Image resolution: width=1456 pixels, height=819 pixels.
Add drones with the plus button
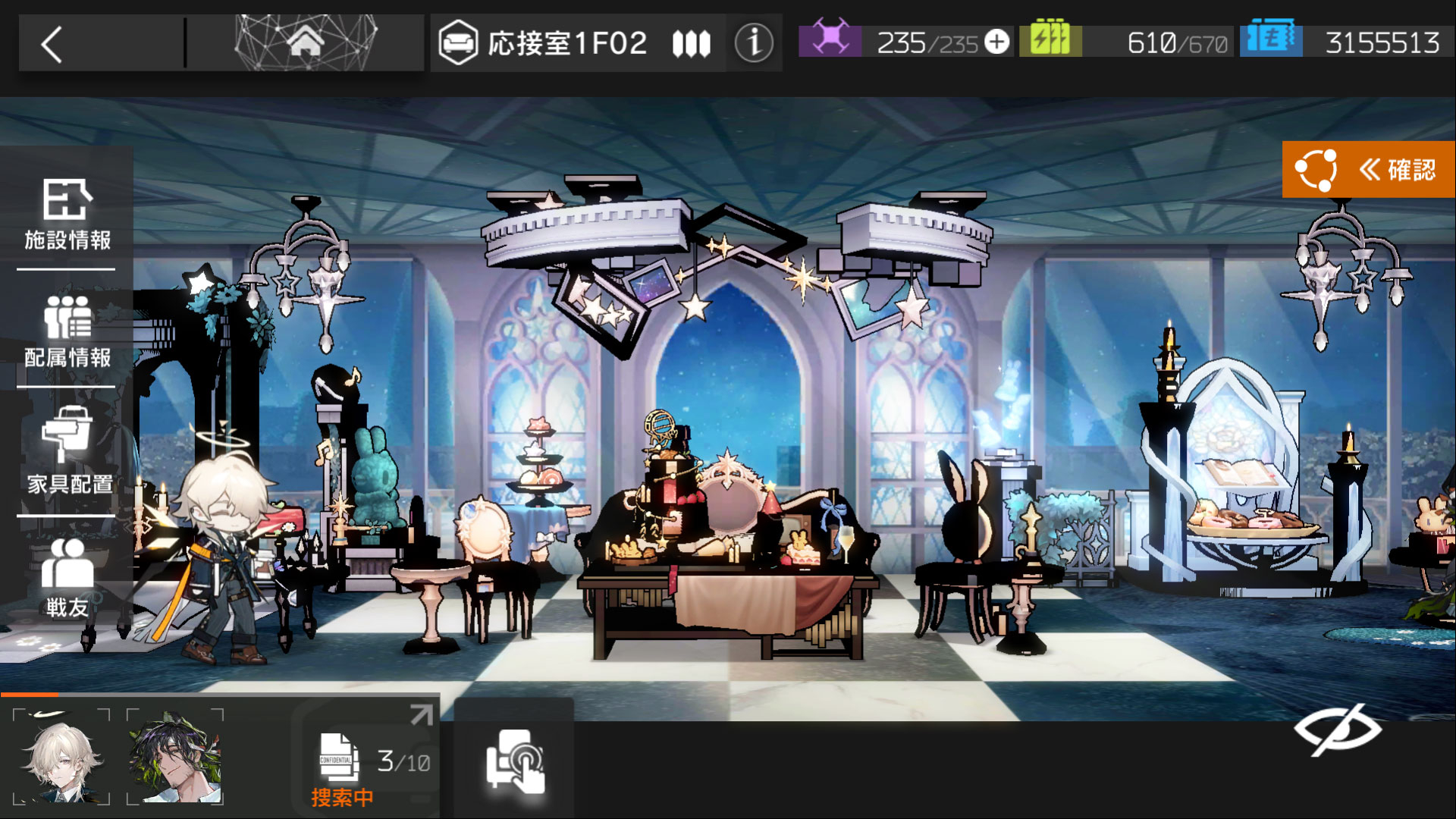[x=996, y=42]
